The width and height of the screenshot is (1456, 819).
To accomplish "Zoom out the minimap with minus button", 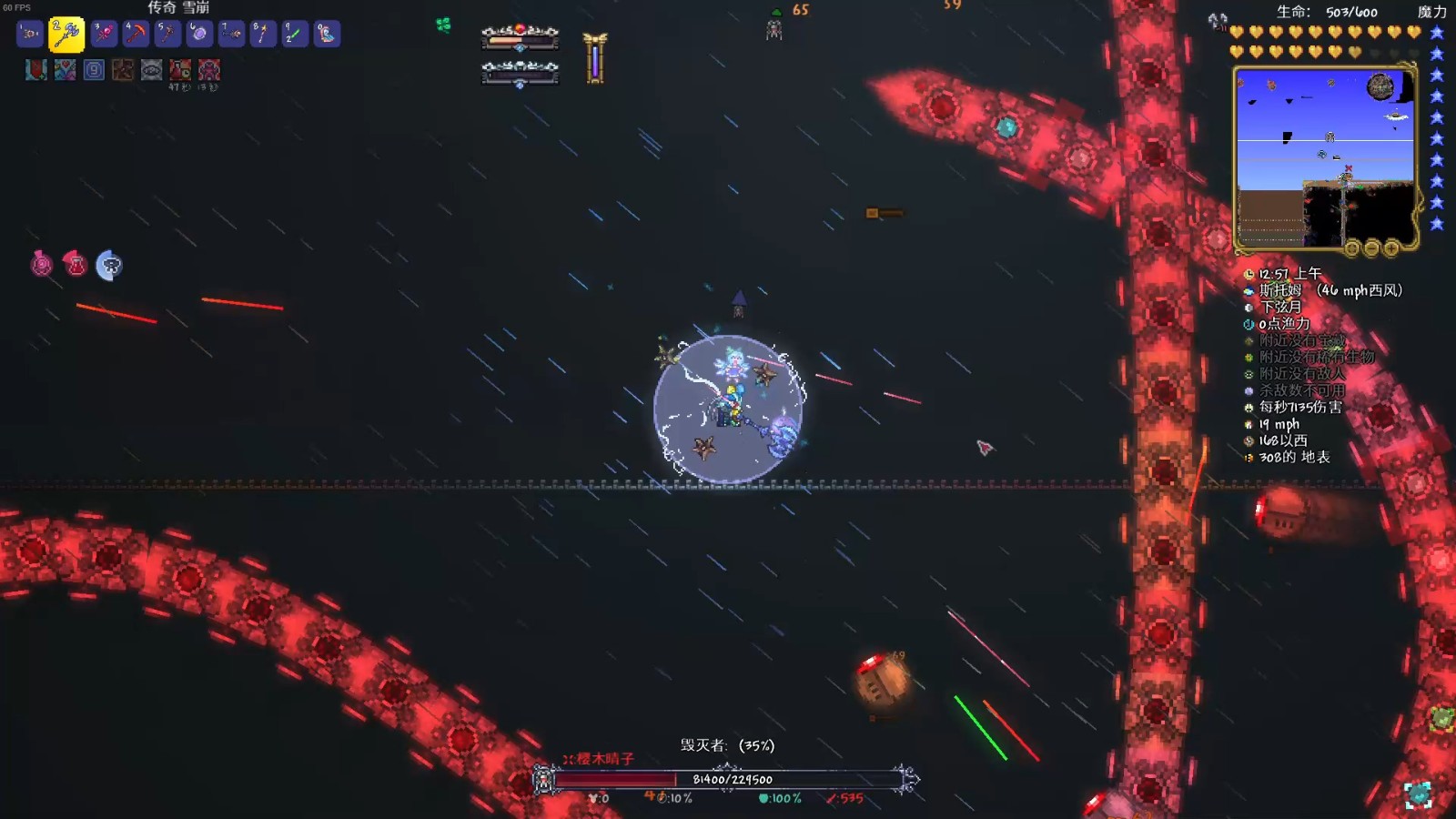I will pos(1371,248).
